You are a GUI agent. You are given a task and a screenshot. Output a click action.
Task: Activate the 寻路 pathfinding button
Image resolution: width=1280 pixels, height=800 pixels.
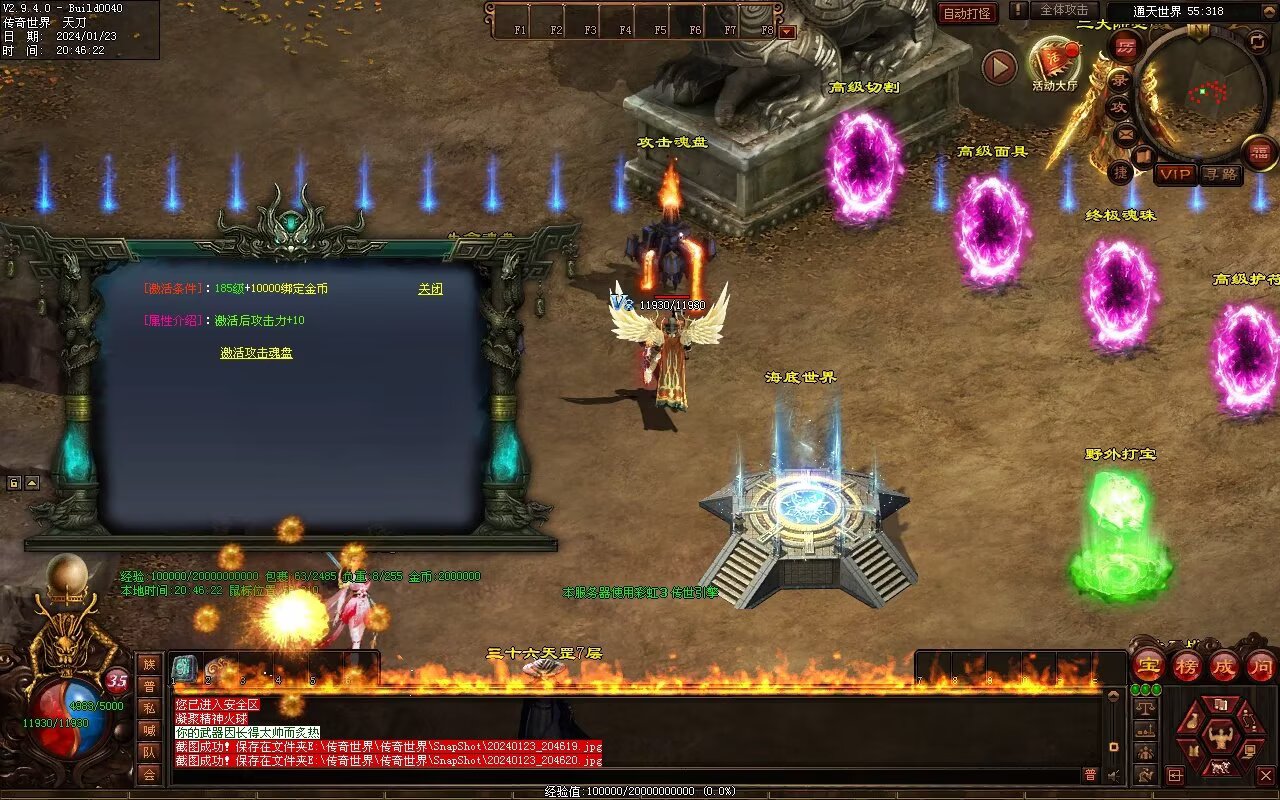tap(1220, 174)
